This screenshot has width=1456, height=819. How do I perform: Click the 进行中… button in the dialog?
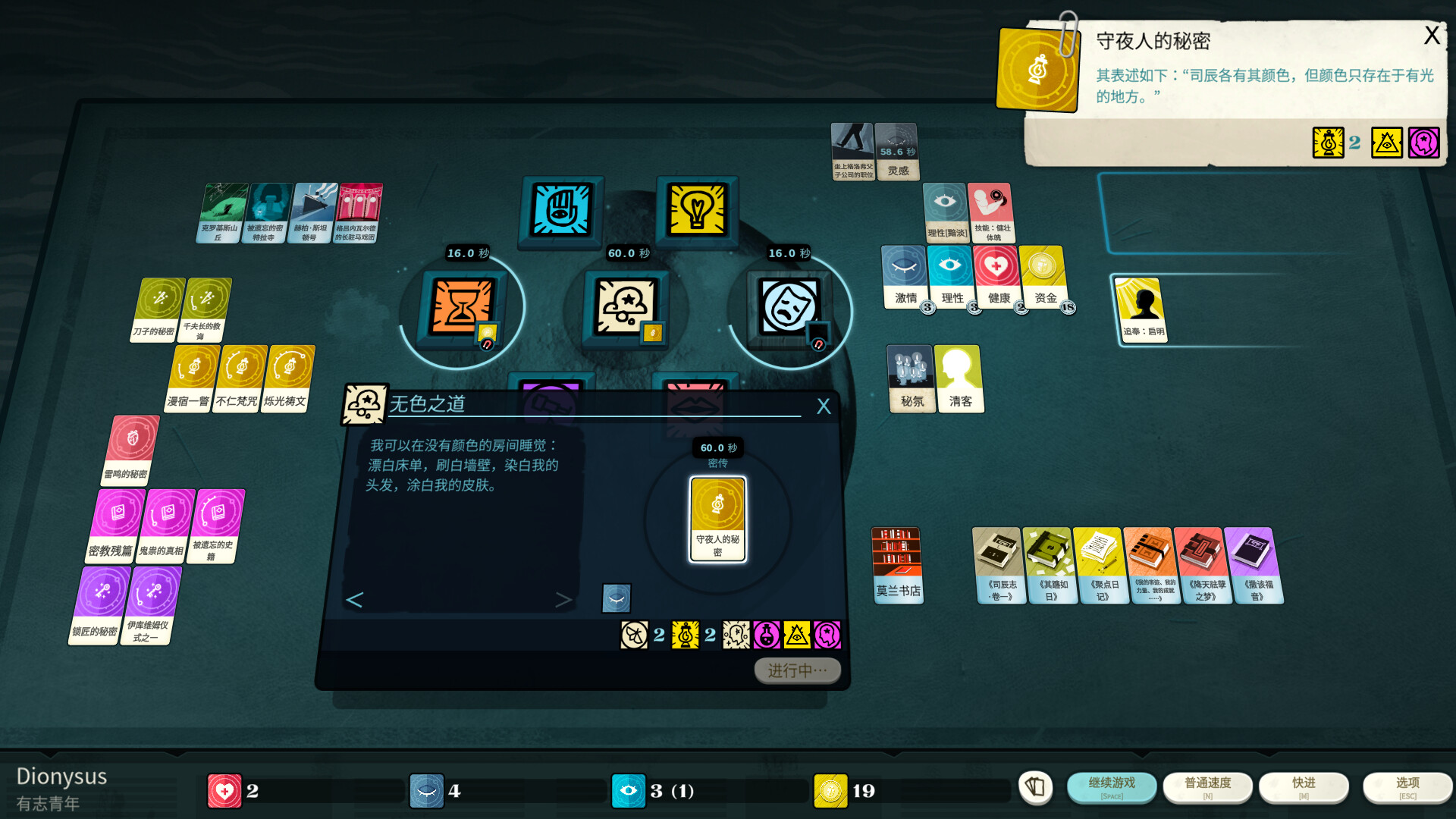pyautogui.click(x=797, y=670)
